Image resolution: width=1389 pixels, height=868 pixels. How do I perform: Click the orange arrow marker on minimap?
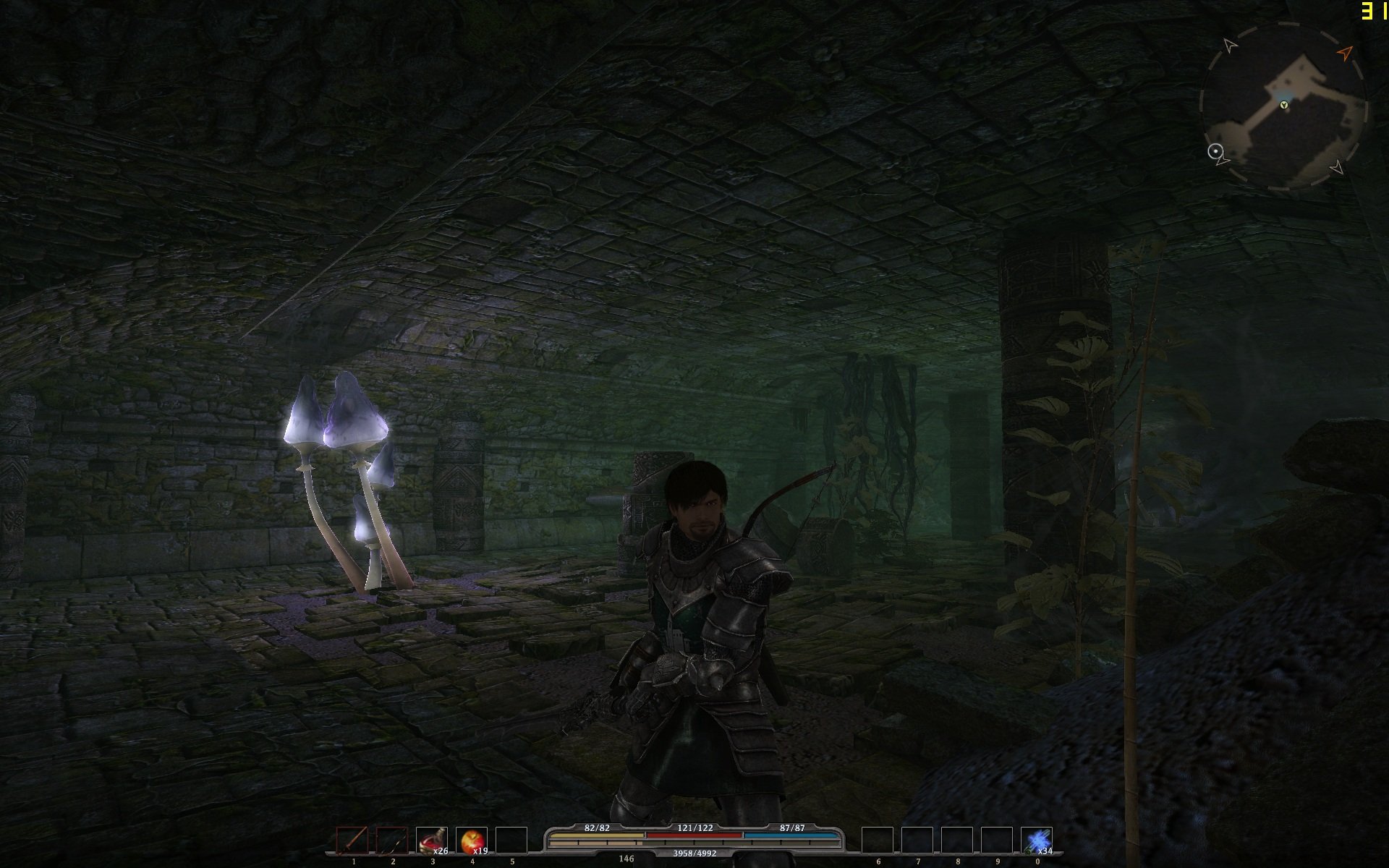(x=1344, y=53)
